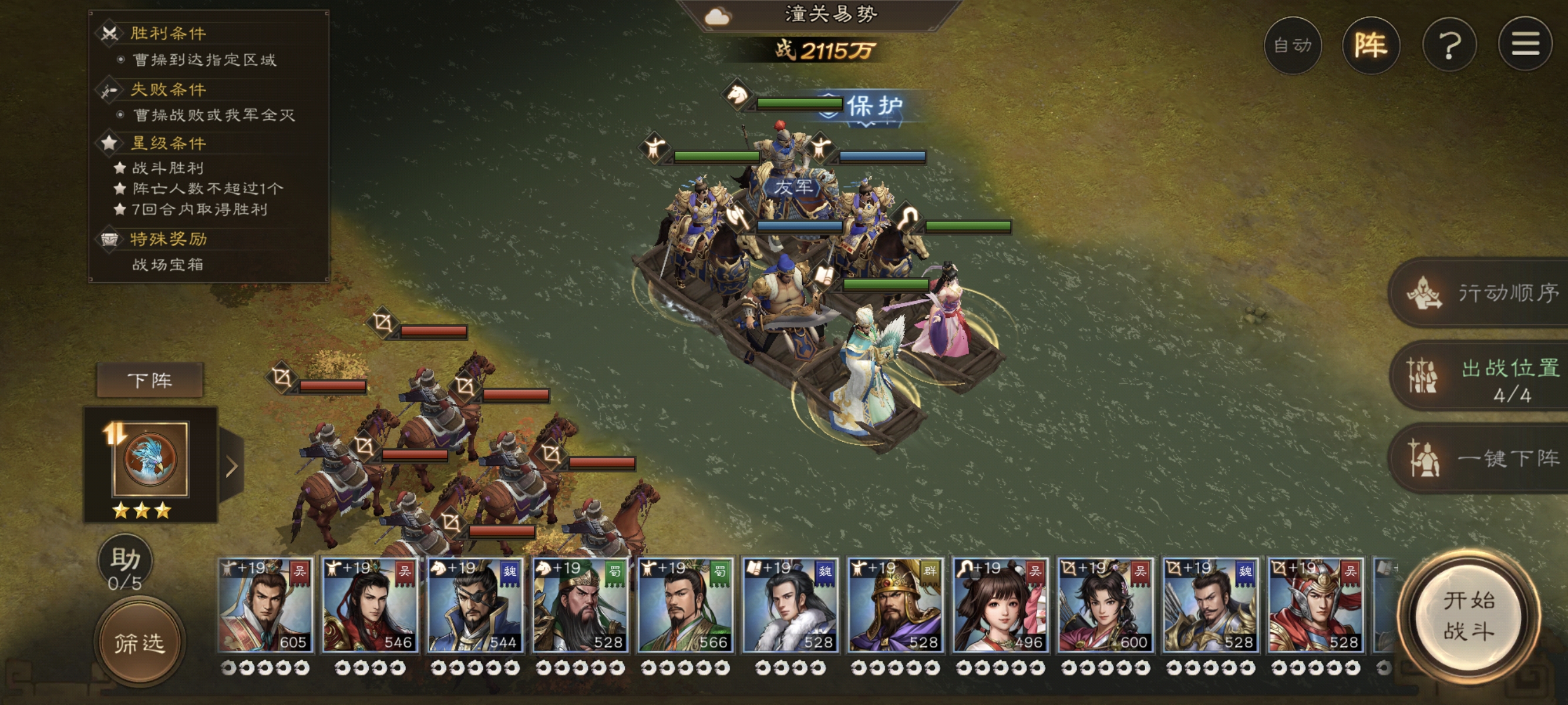Start the battle with 开始战斗
This screenshot has height=705, width=1568.
click(1468, 617)
